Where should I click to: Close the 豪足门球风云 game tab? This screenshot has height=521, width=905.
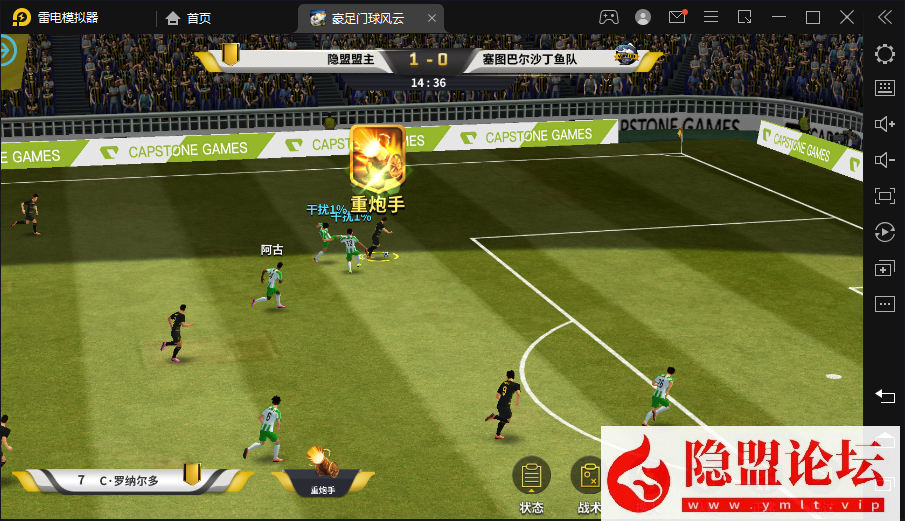(x=431, y=18)
